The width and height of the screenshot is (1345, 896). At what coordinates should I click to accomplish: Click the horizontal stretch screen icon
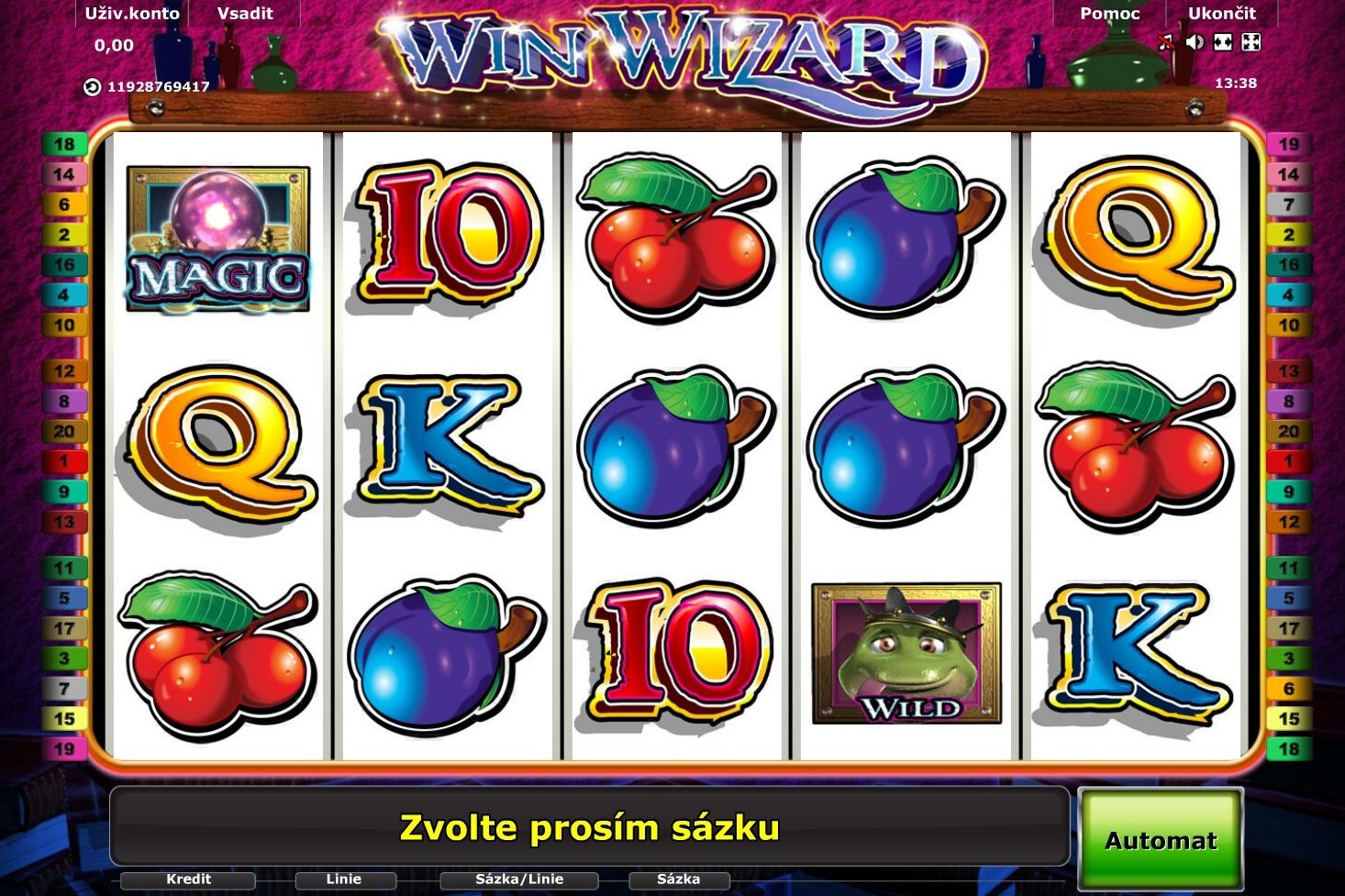[1221, 41]
